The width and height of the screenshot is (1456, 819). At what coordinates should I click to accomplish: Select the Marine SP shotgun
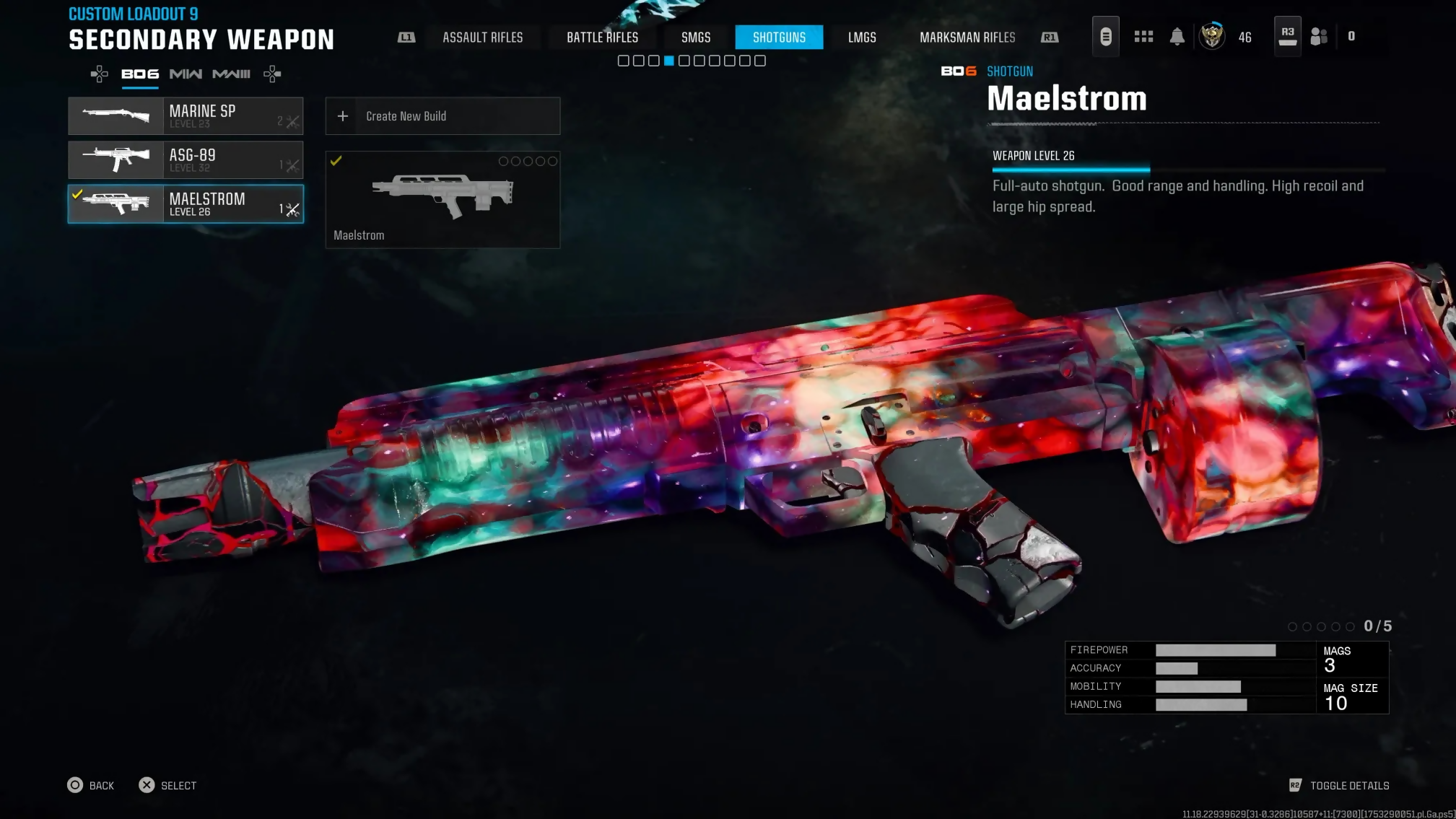click(186, 116)
